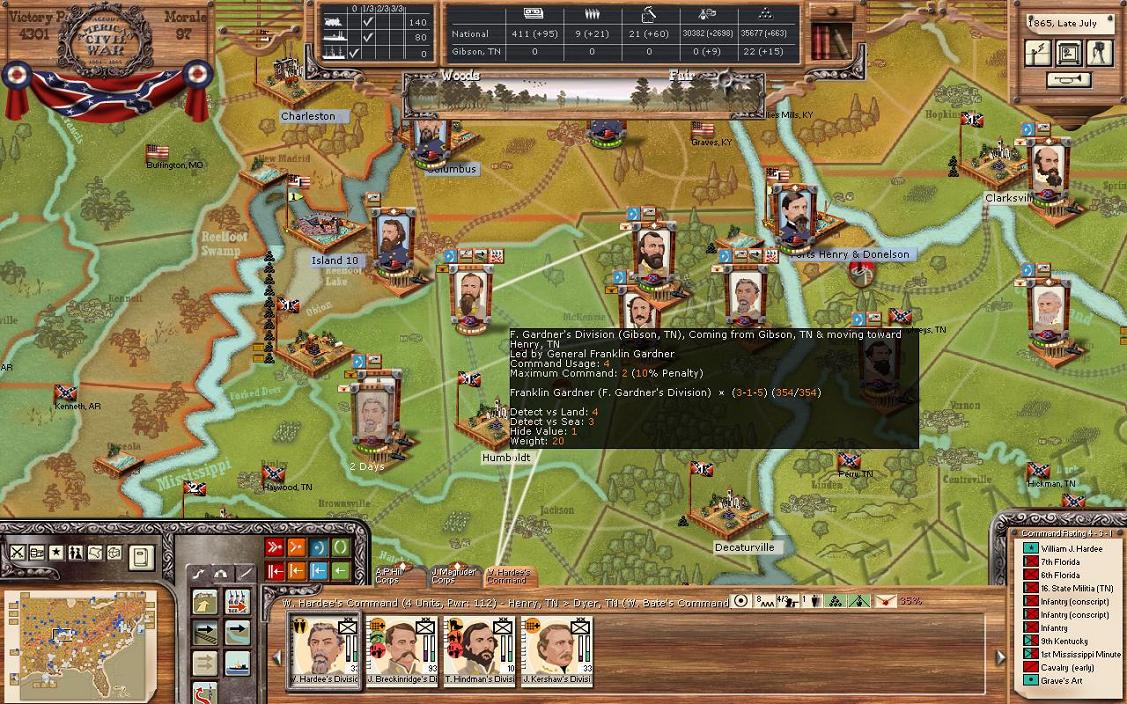Click the telegraph pole button

point(1039,54)
